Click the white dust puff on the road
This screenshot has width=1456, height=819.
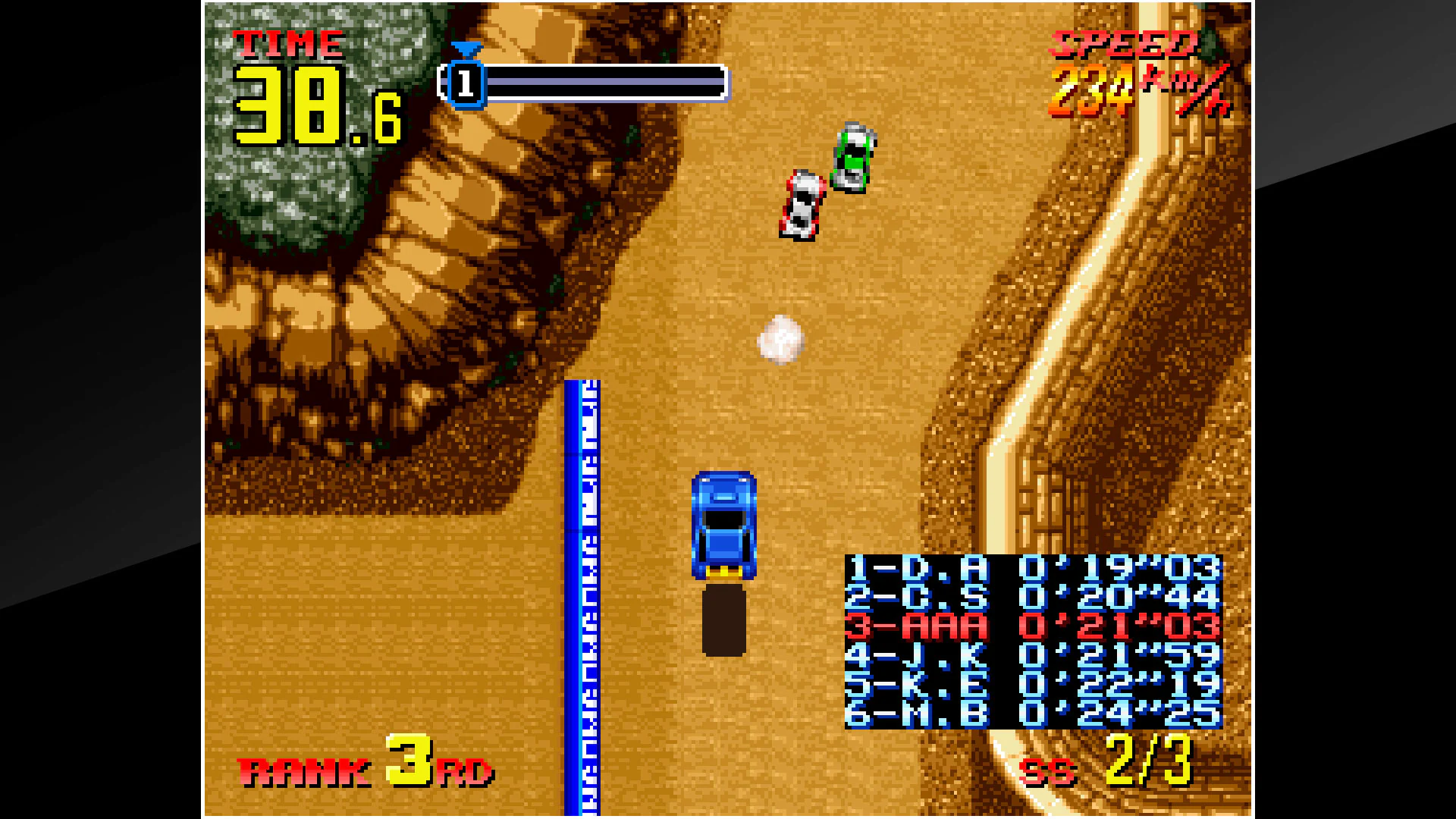click(x=781, y=341)
